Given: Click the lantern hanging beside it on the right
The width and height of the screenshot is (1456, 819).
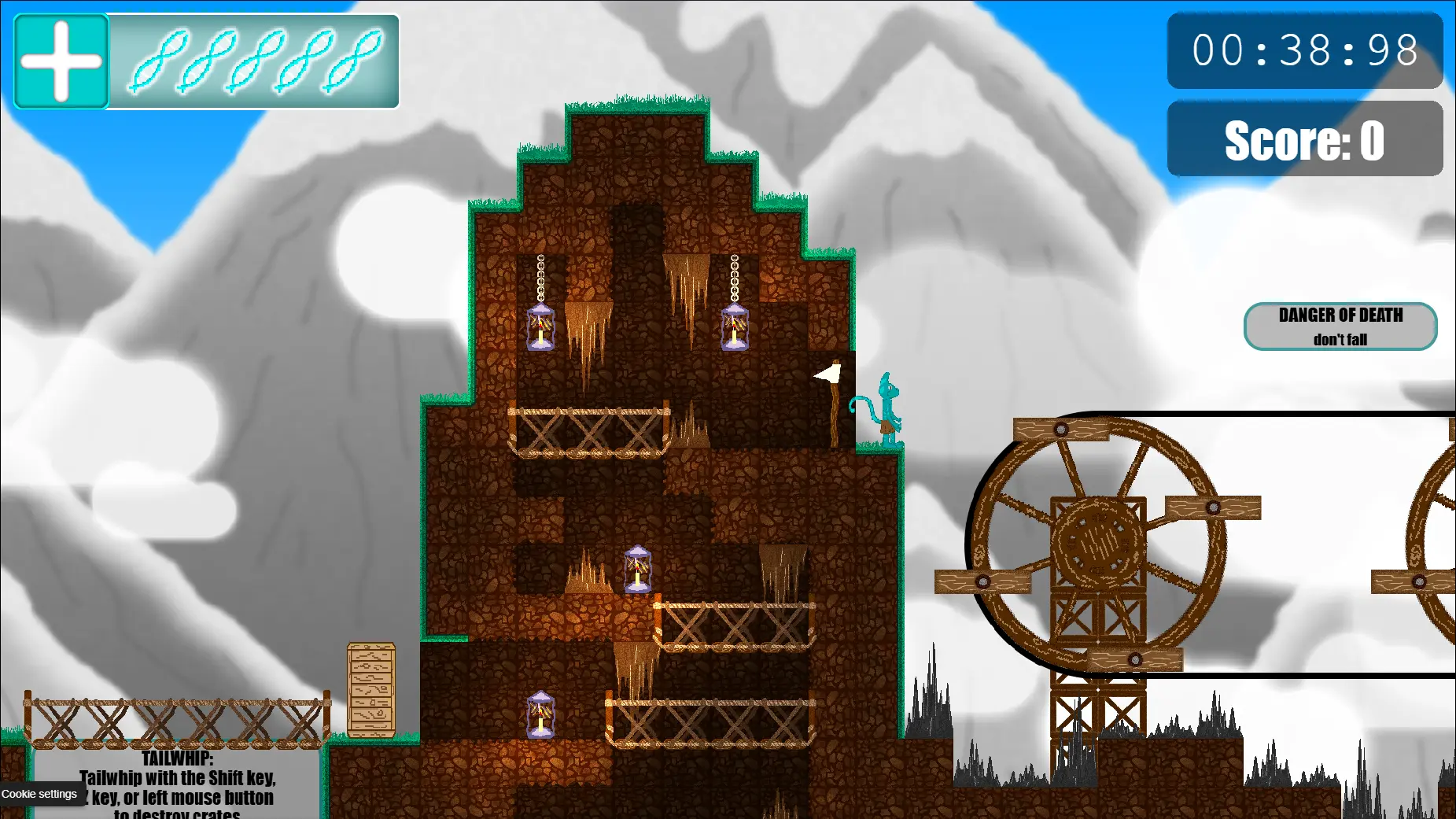Looking at the screenshot, I should coord(734,326).
